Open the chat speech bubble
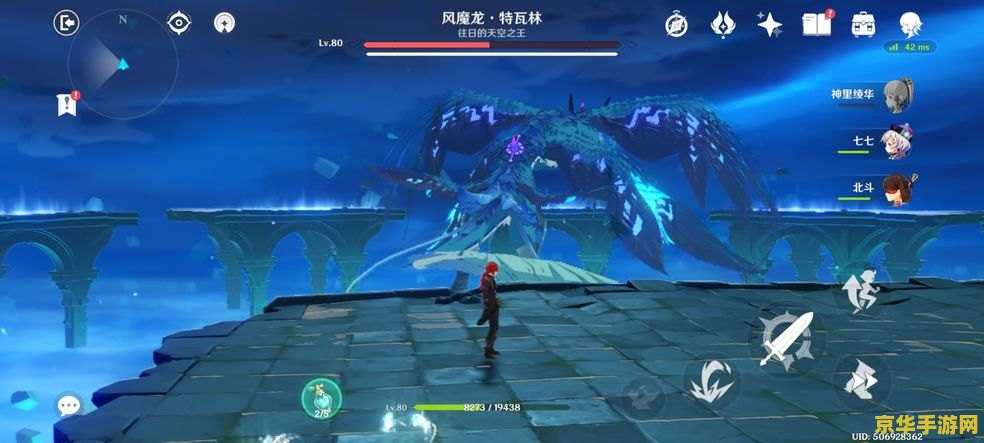 [69, 405]
